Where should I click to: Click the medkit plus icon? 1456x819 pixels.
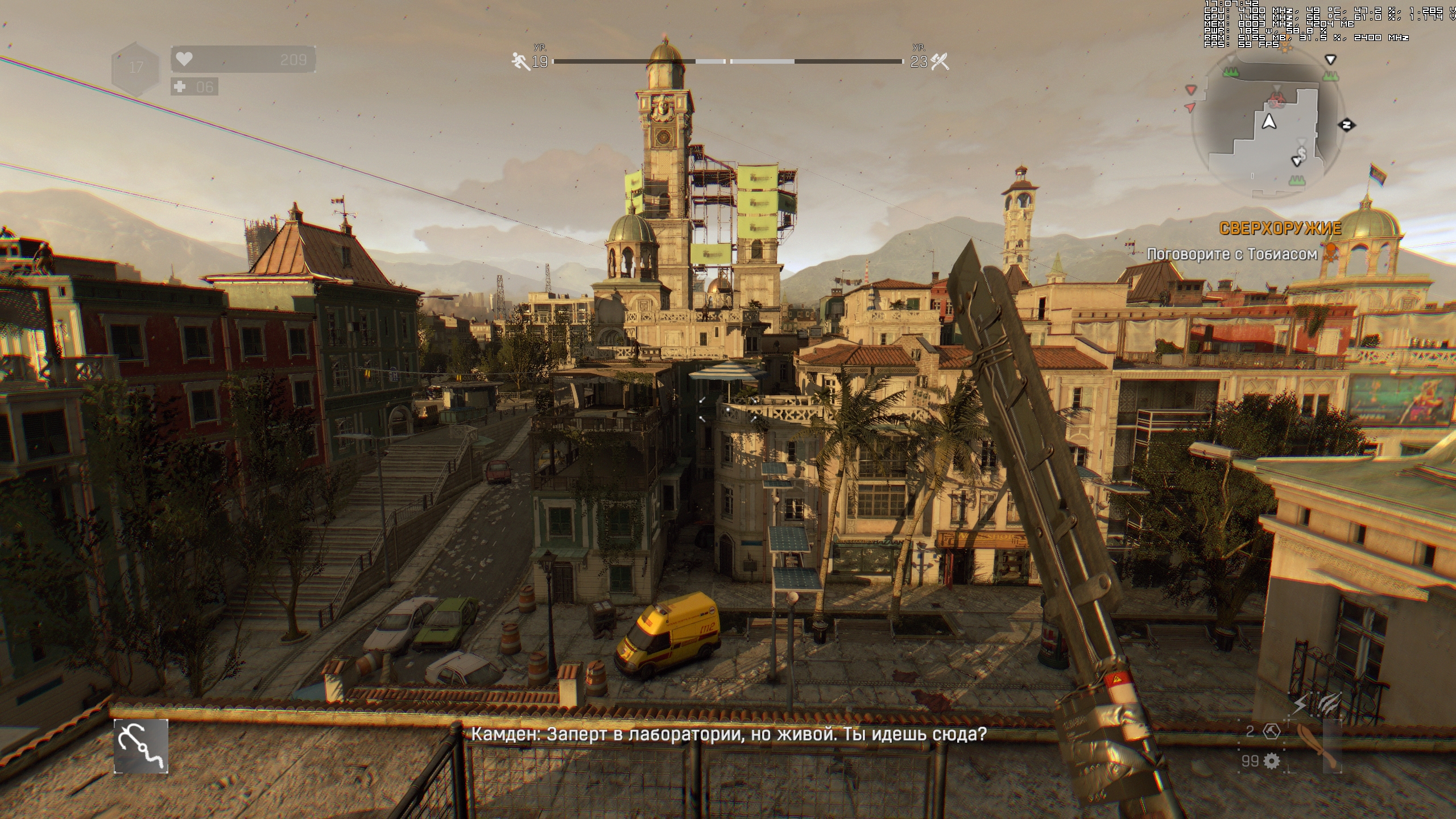pos(181,87)
